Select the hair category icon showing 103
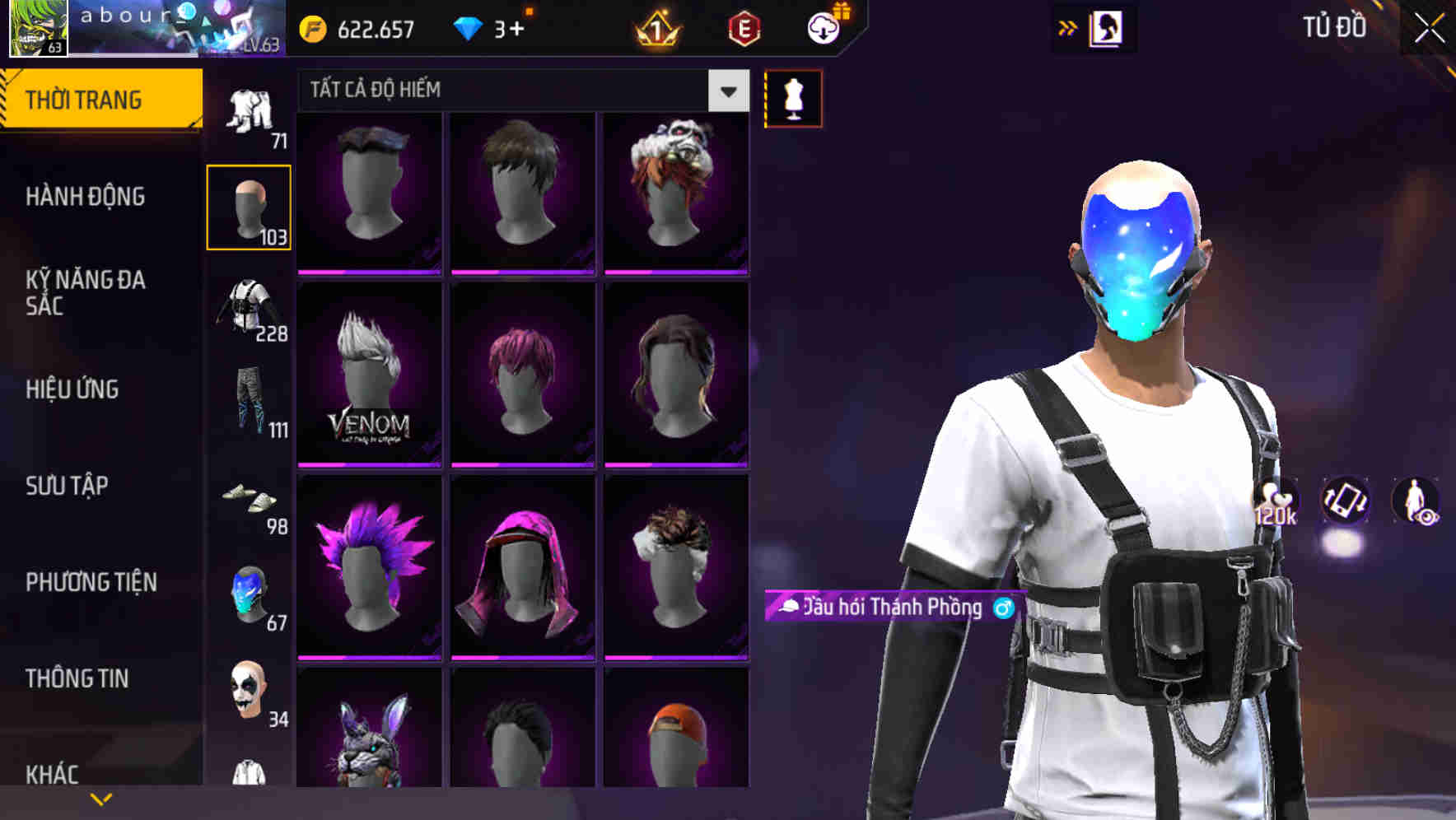The image size is (1456, 820). pos(248,206)
